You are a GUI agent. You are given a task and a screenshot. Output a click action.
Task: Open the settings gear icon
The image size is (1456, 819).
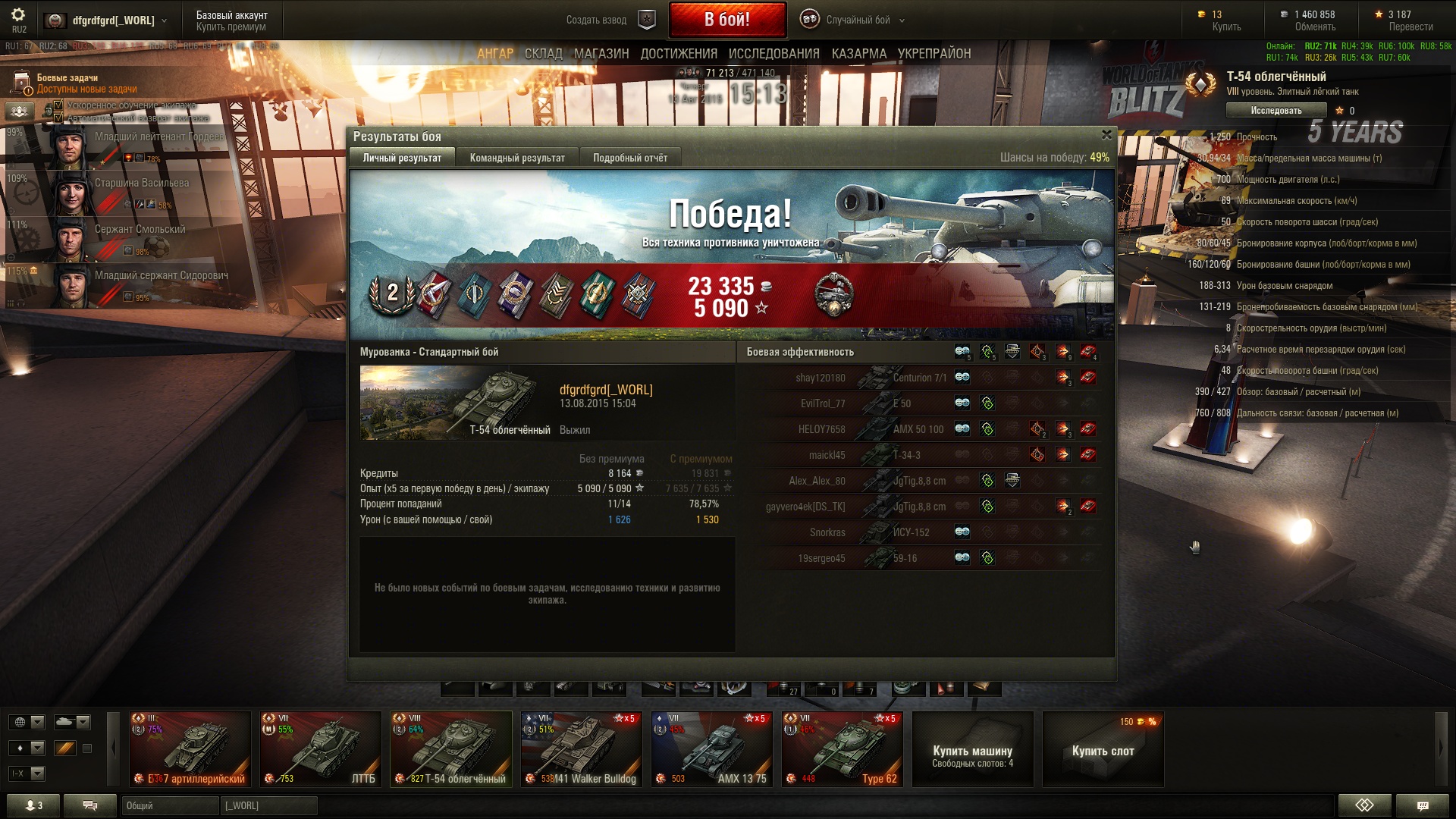18,13
